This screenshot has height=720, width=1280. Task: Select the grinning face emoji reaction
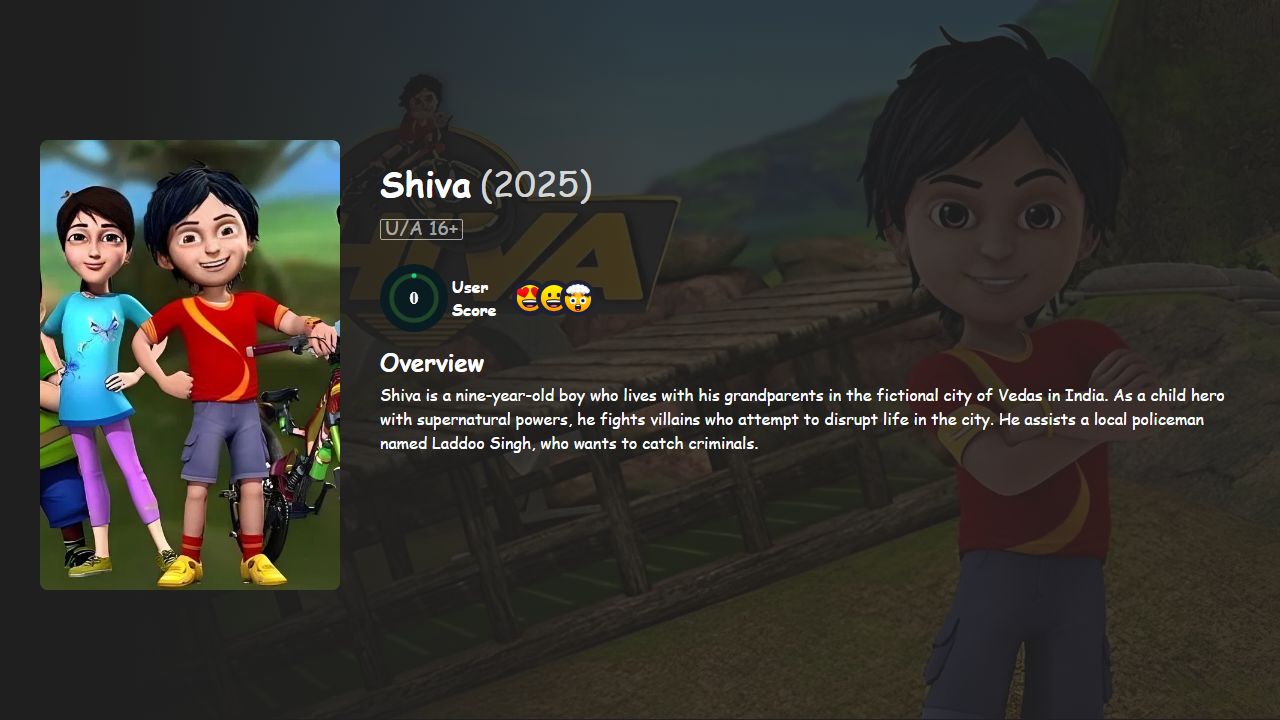551,297
